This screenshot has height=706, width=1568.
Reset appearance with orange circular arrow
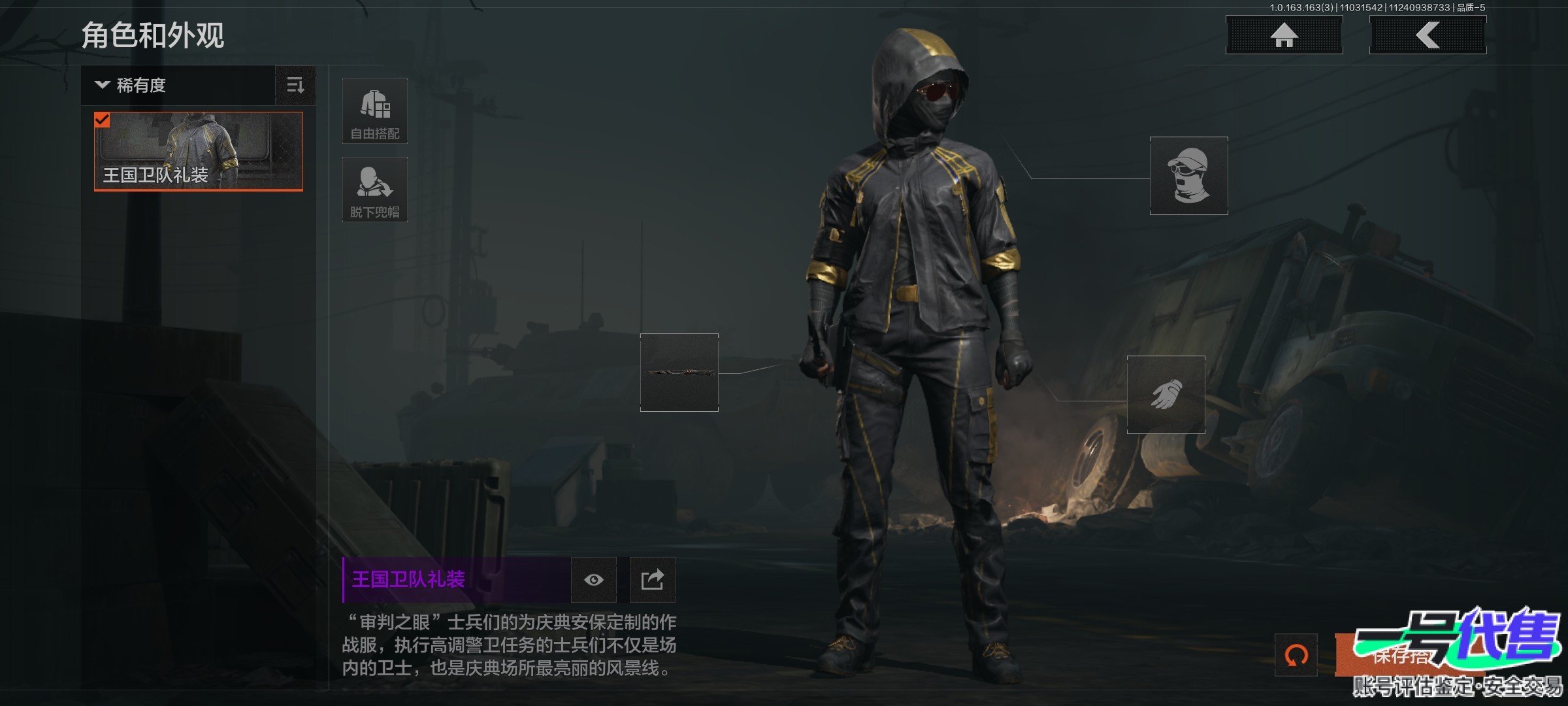pyautogui.click(x=1296, y=655)
